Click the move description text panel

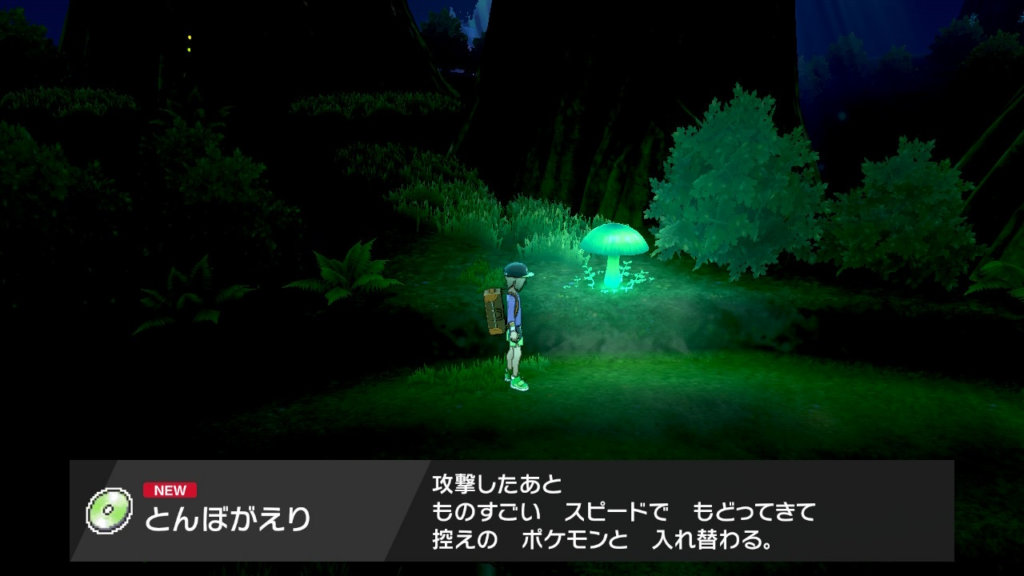pos(624,512)
